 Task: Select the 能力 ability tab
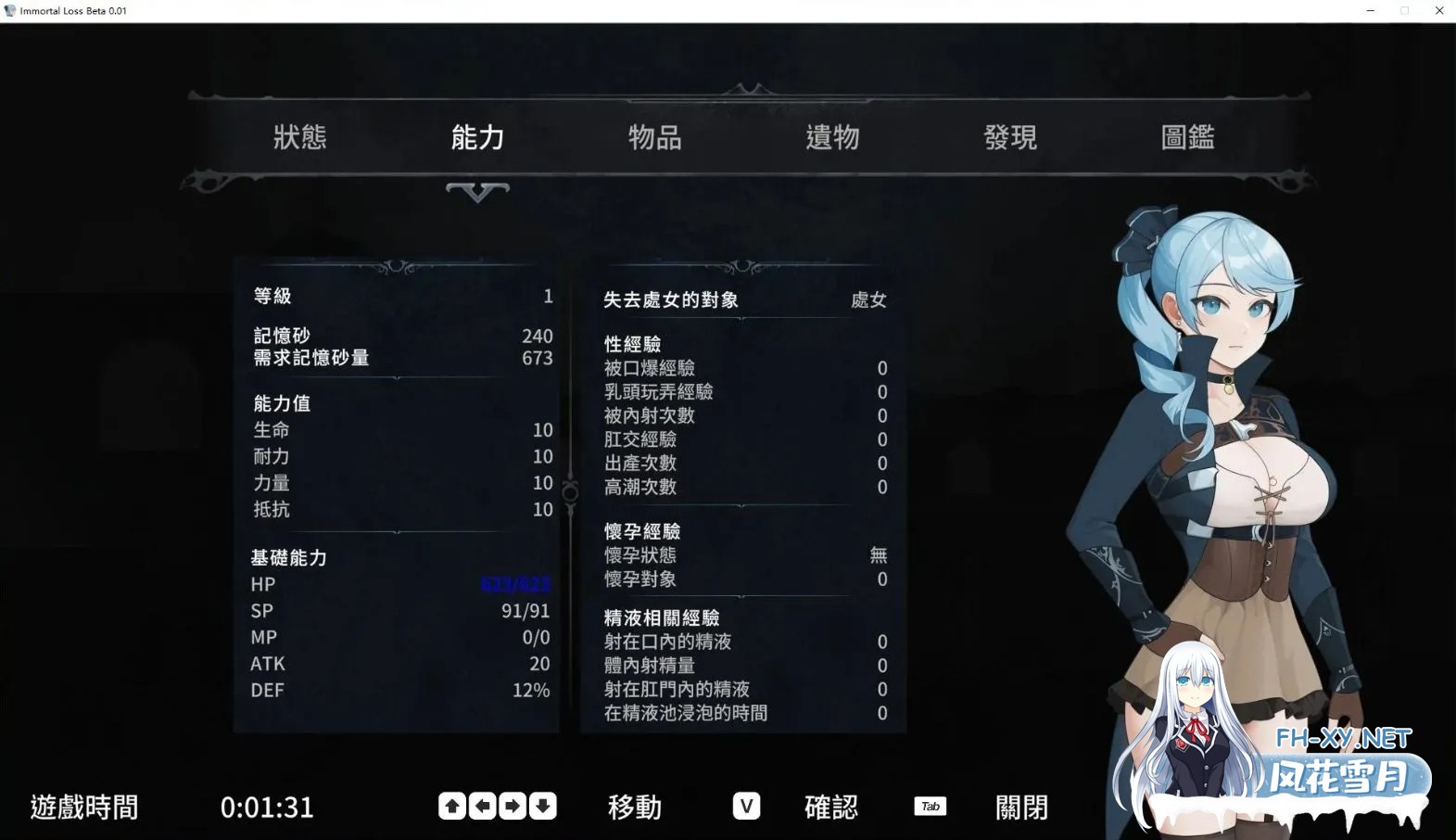(477, 137)
